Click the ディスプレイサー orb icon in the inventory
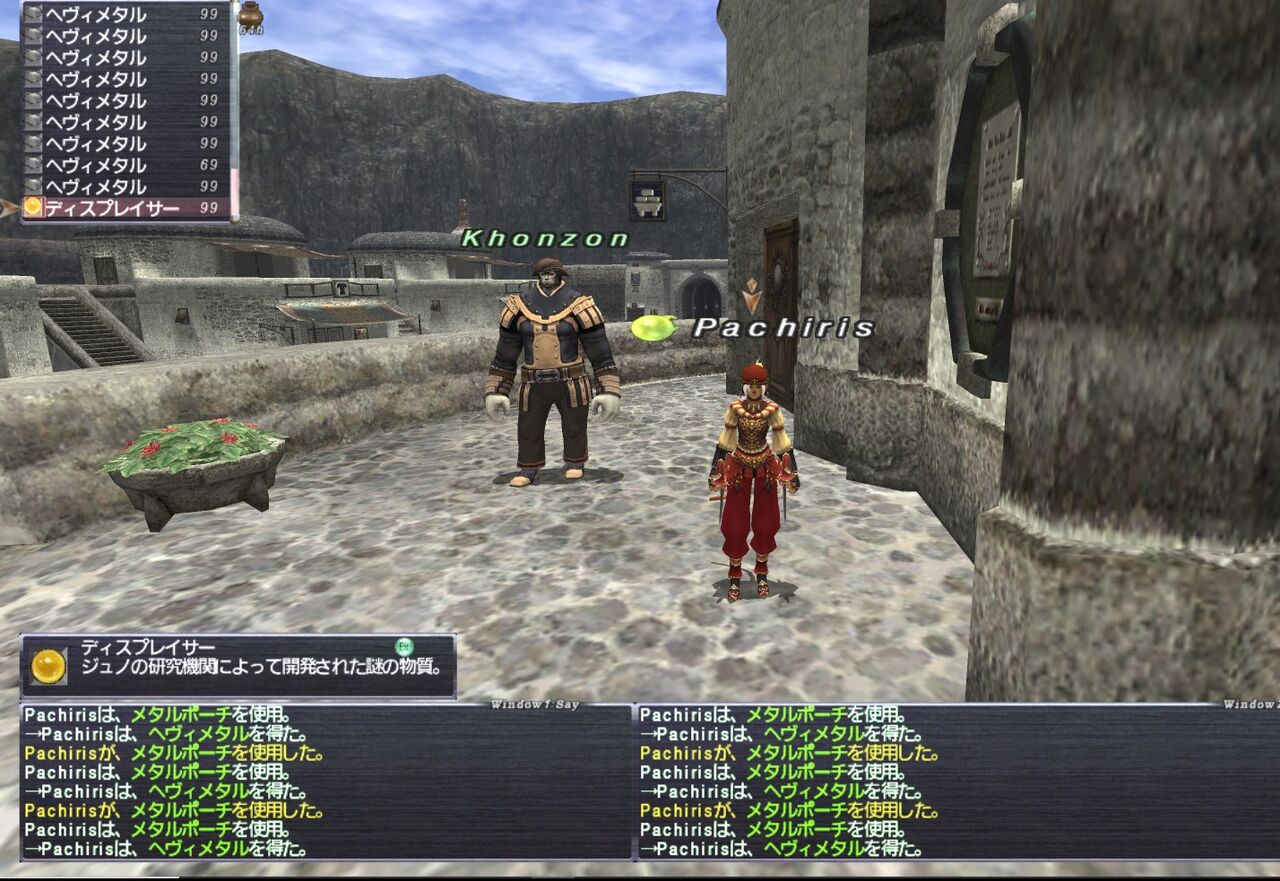 [33, 206]
